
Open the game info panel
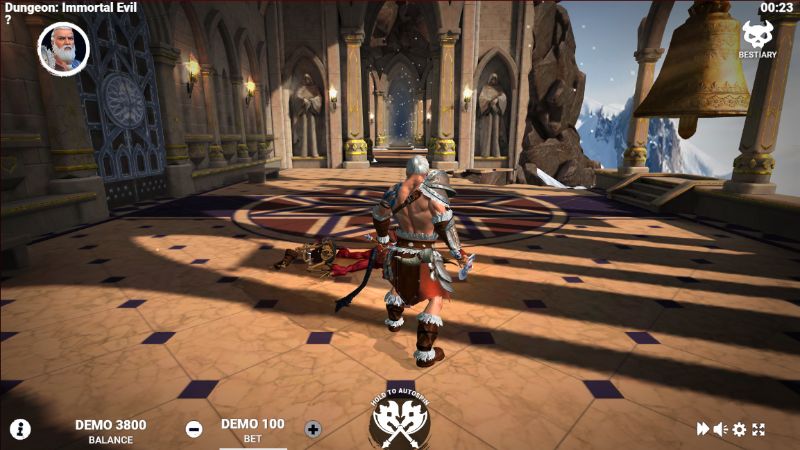click(x=20, y=429)
